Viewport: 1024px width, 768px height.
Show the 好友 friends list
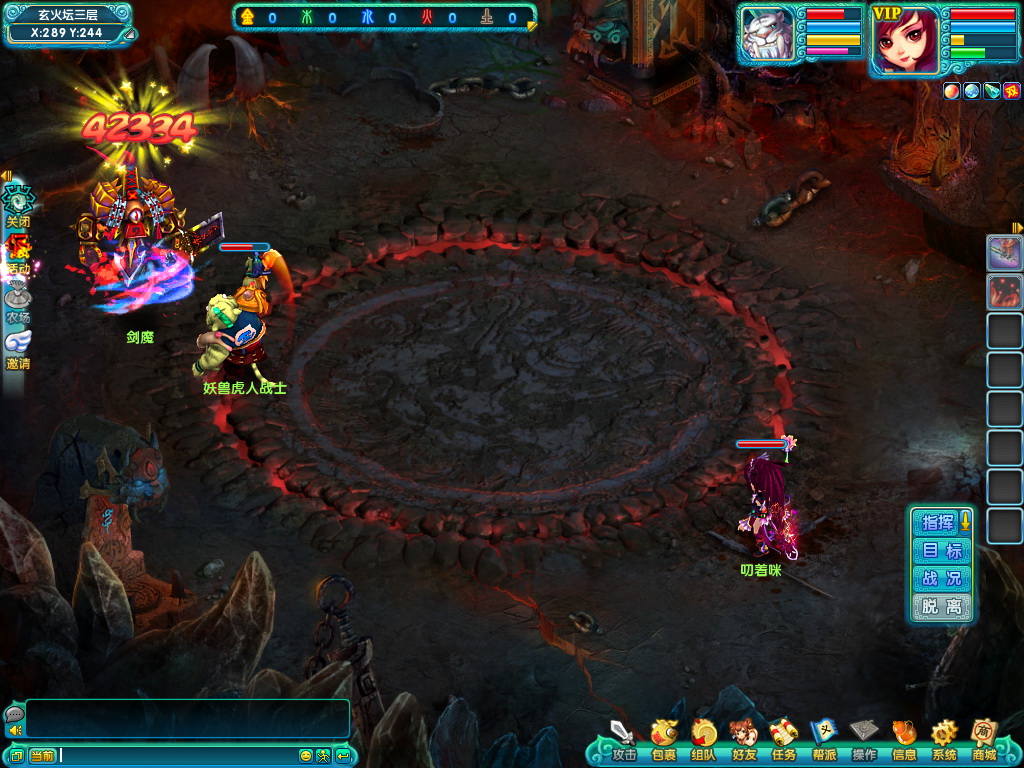tap(743, 737)
